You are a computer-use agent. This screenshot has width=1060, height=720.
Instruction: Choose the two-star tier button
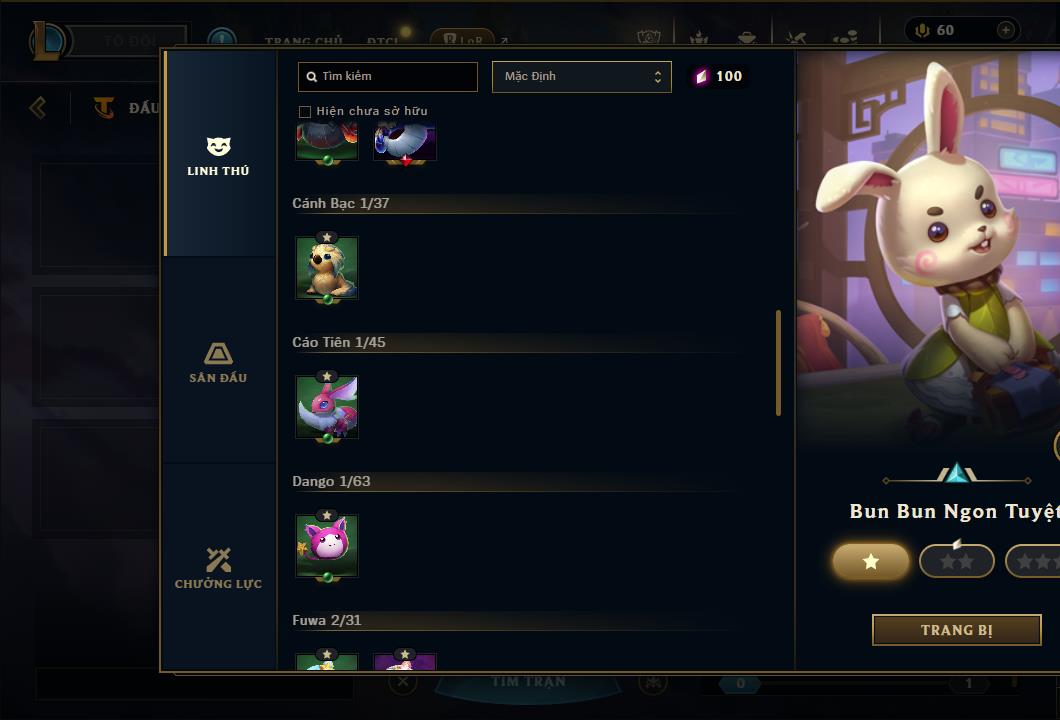pyautogui.click(x=956, y=562)
